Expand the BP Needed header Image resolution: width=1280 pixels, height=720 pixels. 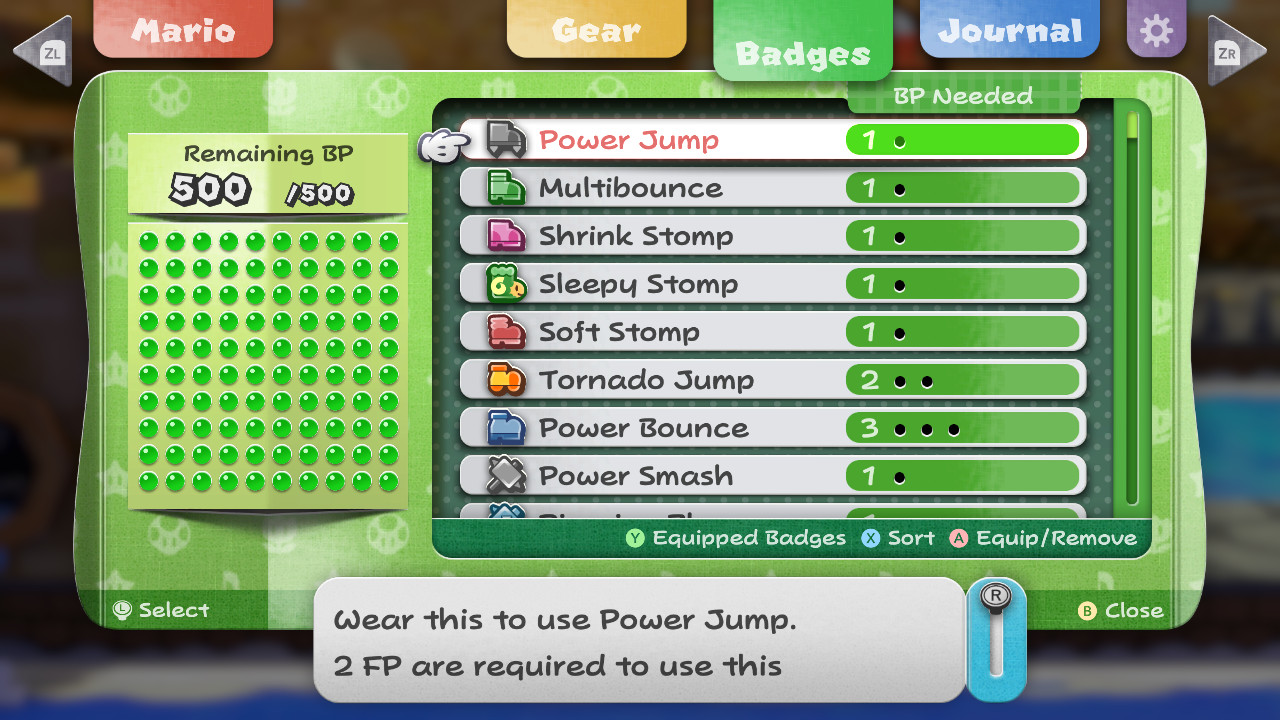(963, 96)
